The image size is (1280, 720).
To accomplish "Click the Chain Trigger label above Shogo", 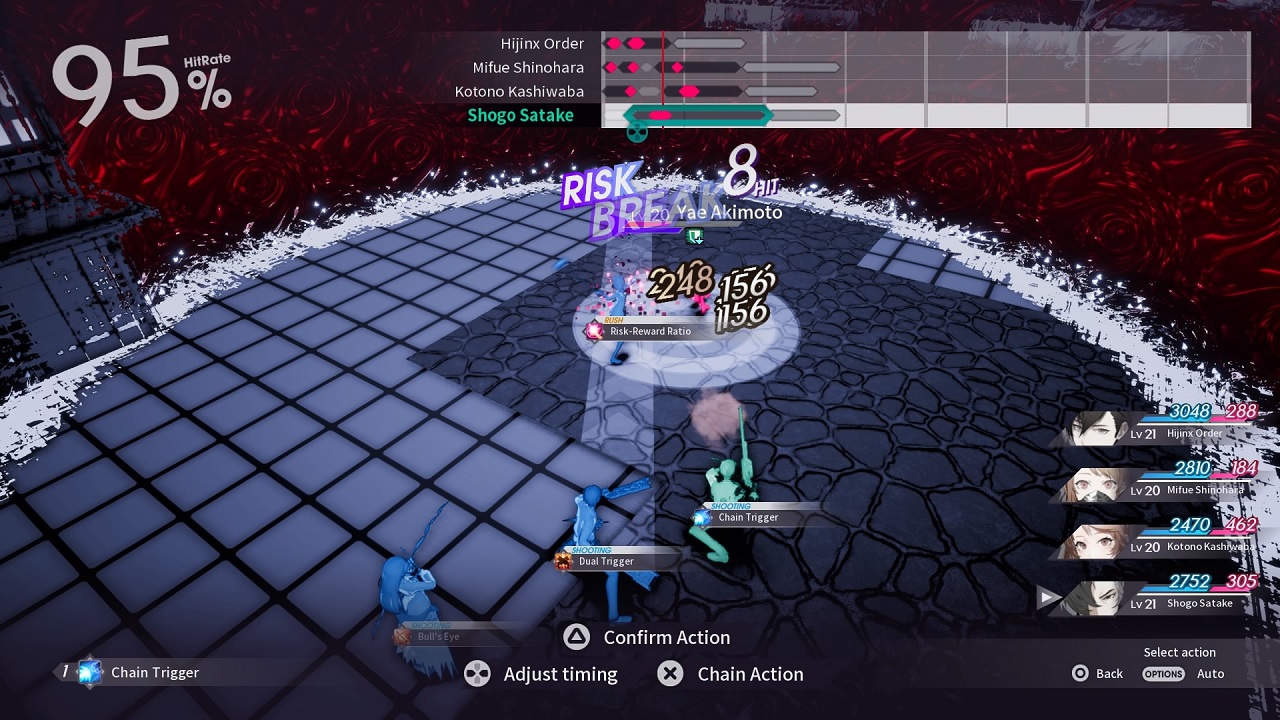I will point(747,517).
